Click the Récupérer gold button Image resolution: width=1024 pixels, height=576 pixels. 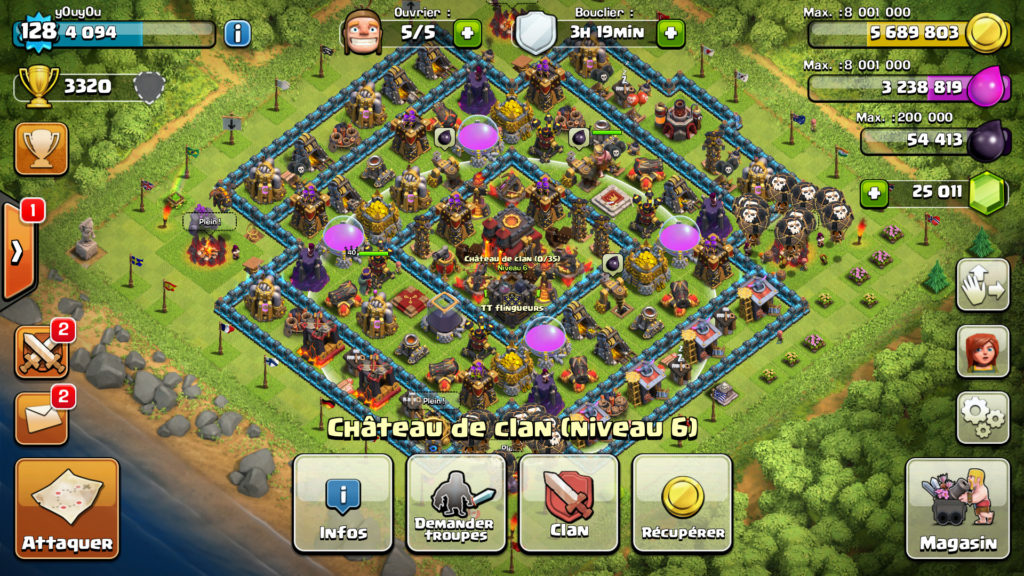[682, 502]
